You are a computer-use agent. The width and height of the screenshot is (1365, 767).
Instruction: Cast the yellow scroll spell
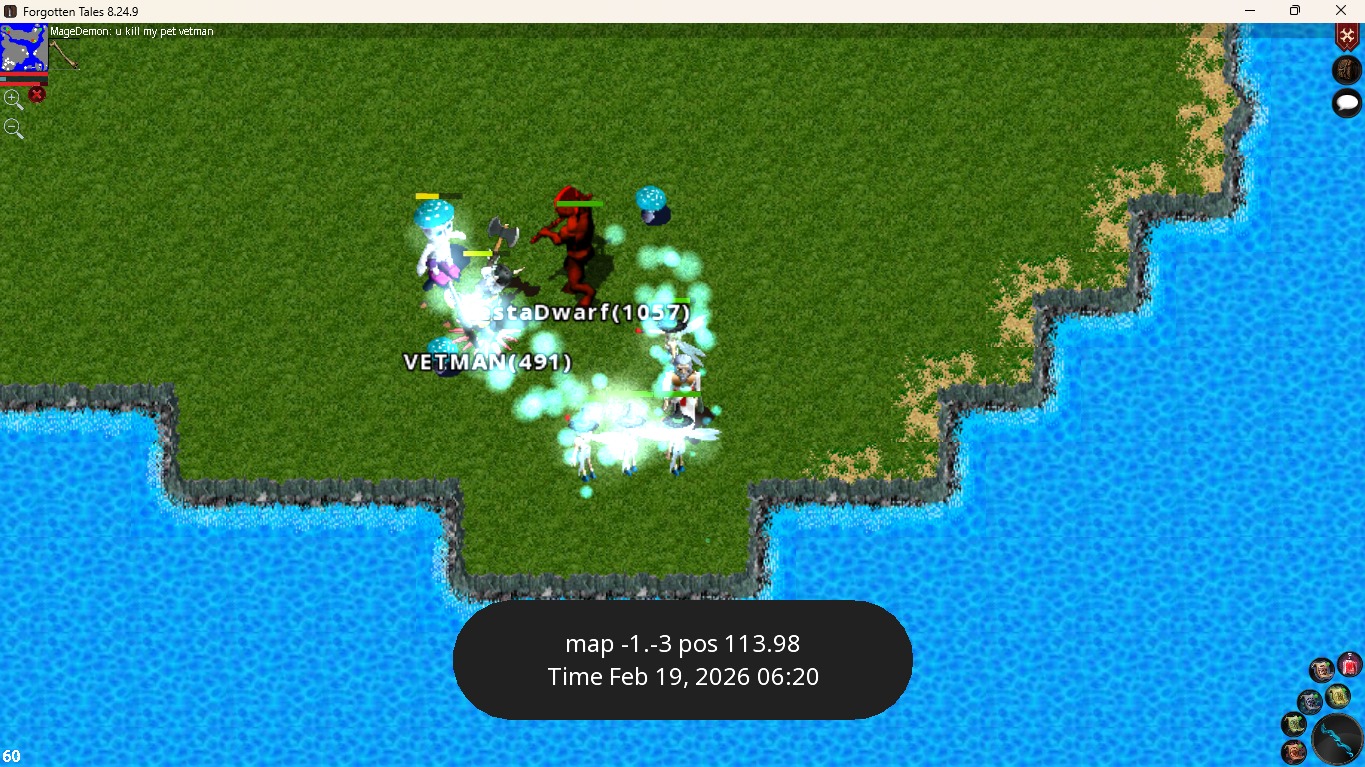pos(1337,696)
